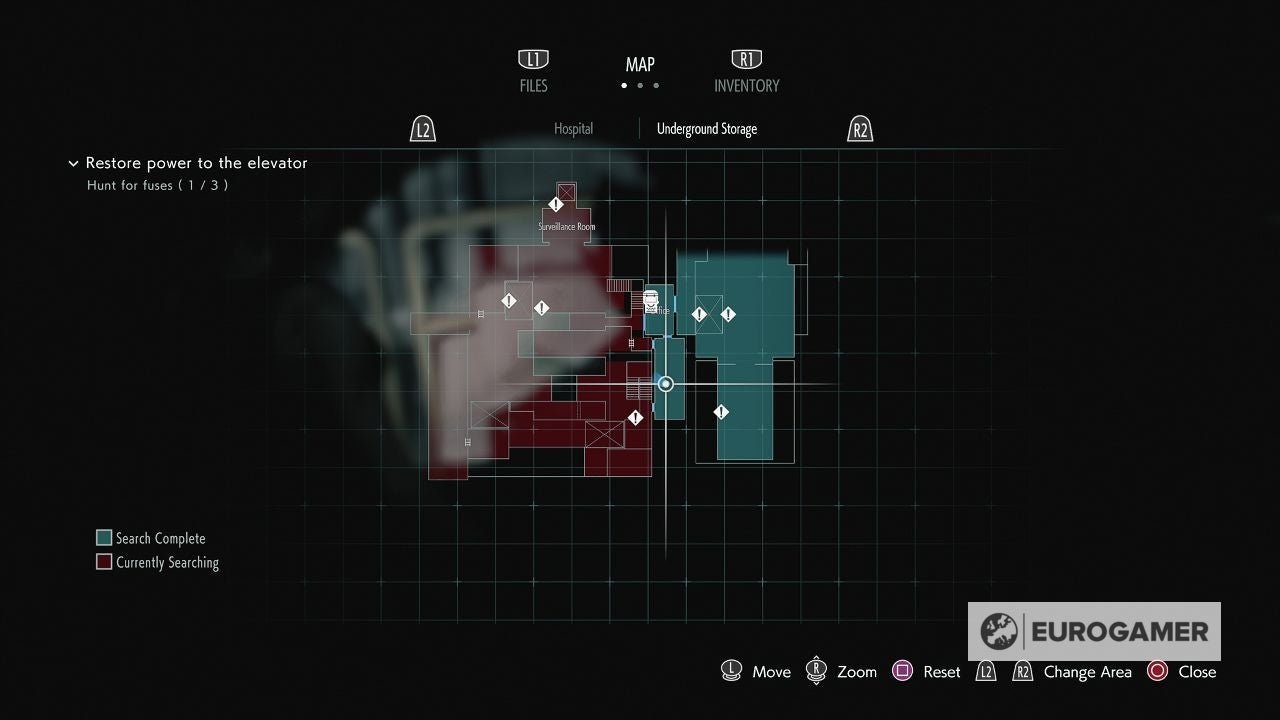This screenshot has width=1280, height=720.
Task: Click the R-stick Zoom icon
Action: (x=815, y=670)
